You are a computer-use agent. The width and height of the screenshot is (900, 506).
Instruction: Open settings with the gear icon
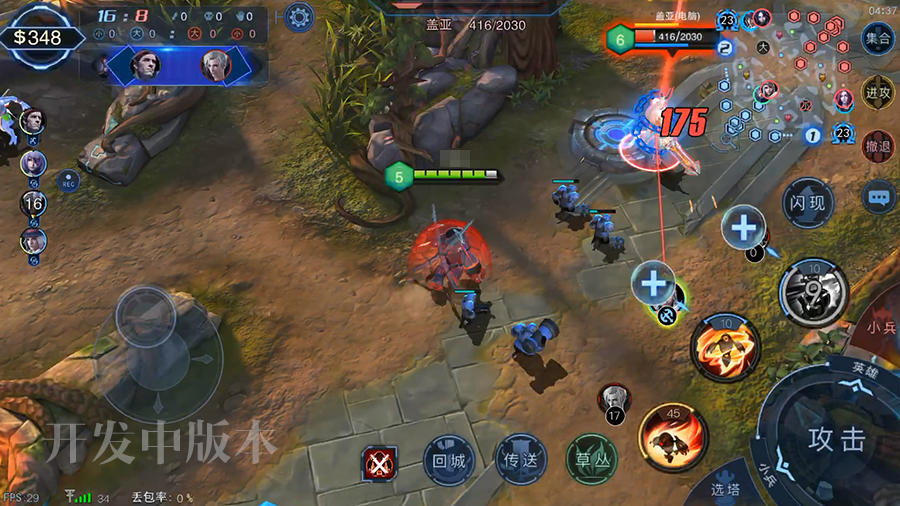298,16
